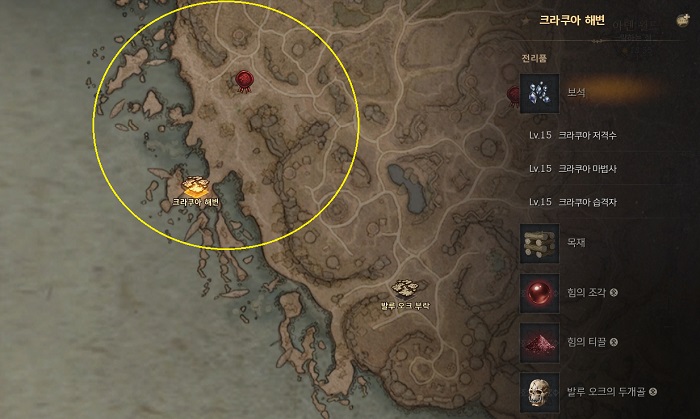Select the 발루 오크 부락 camp marker
Image resolution: width=700 pixels, height=419 pixels.
tap(406, 290)
